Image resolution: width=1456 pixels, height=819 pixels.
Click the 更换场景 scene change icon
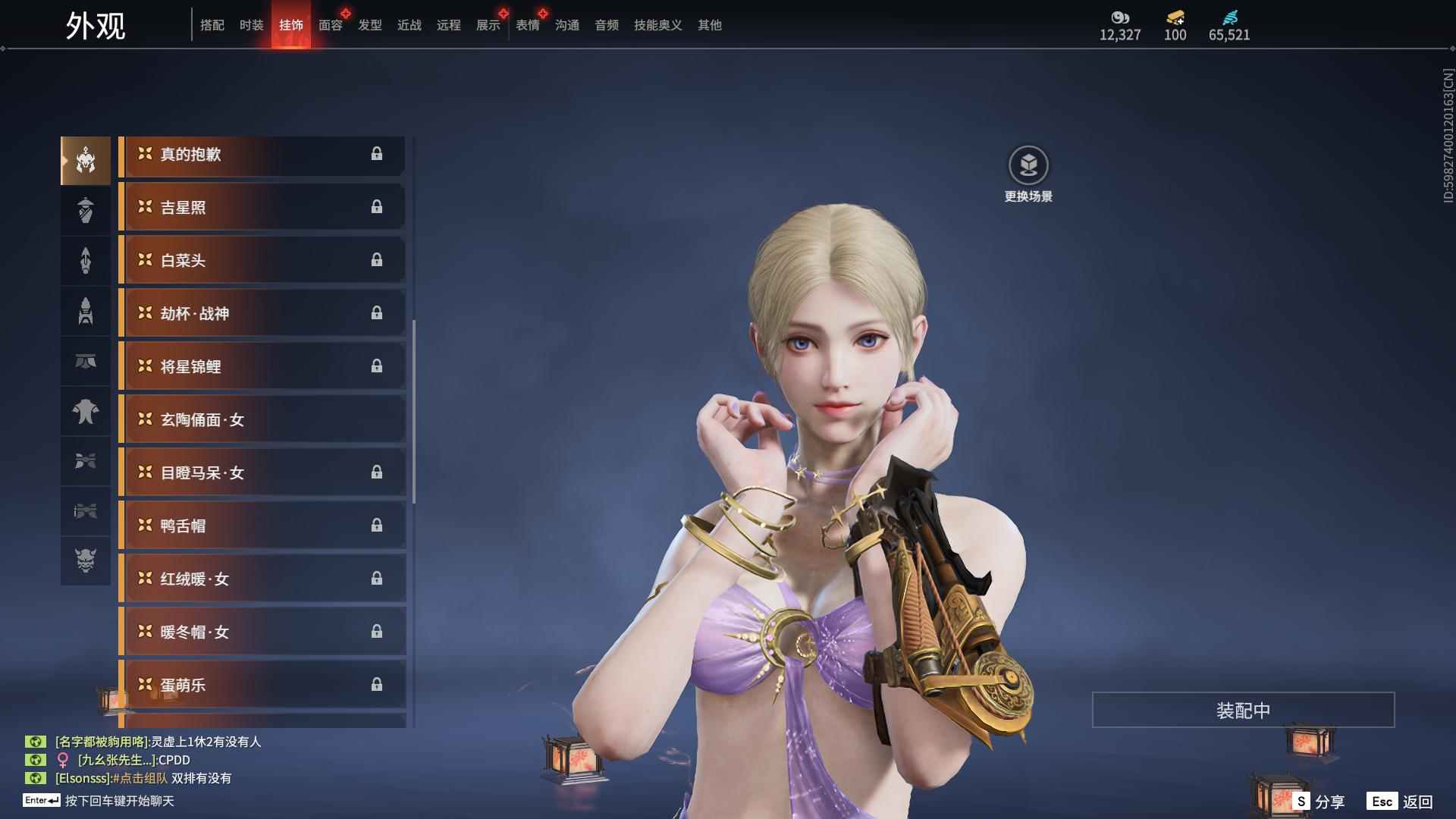coord(1028,165)
